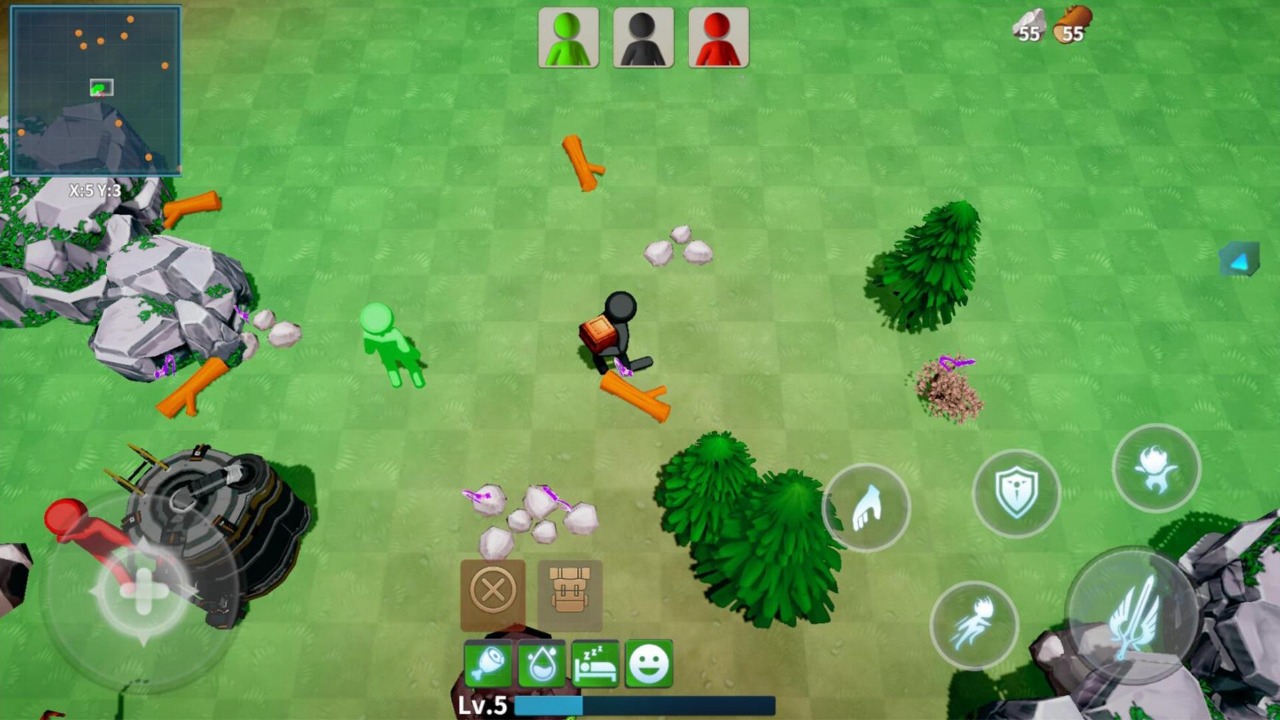Open the backpack inventory

570,591
